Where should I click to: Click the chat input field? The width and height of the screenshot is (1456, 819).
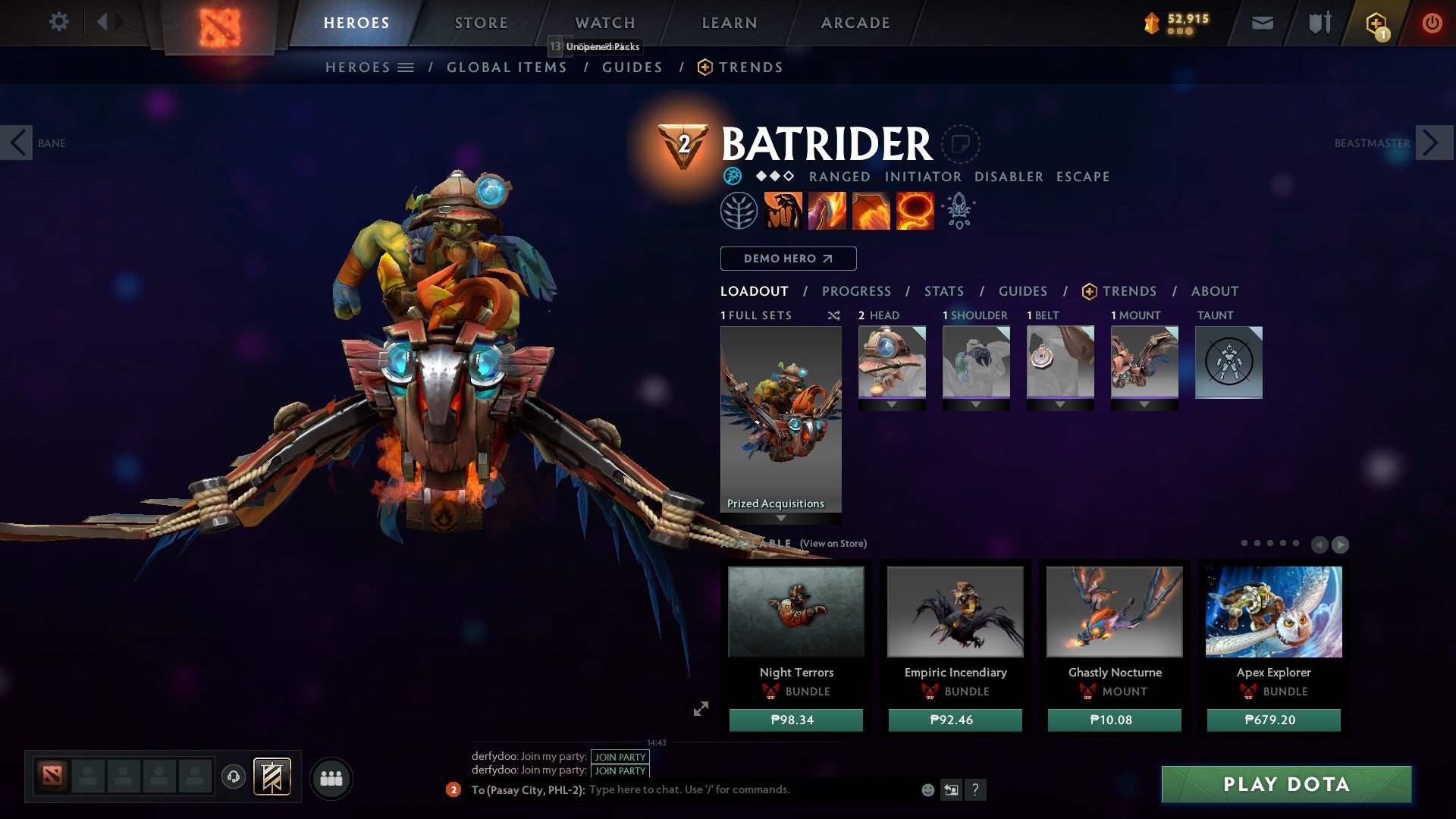(x=682, y=789)
